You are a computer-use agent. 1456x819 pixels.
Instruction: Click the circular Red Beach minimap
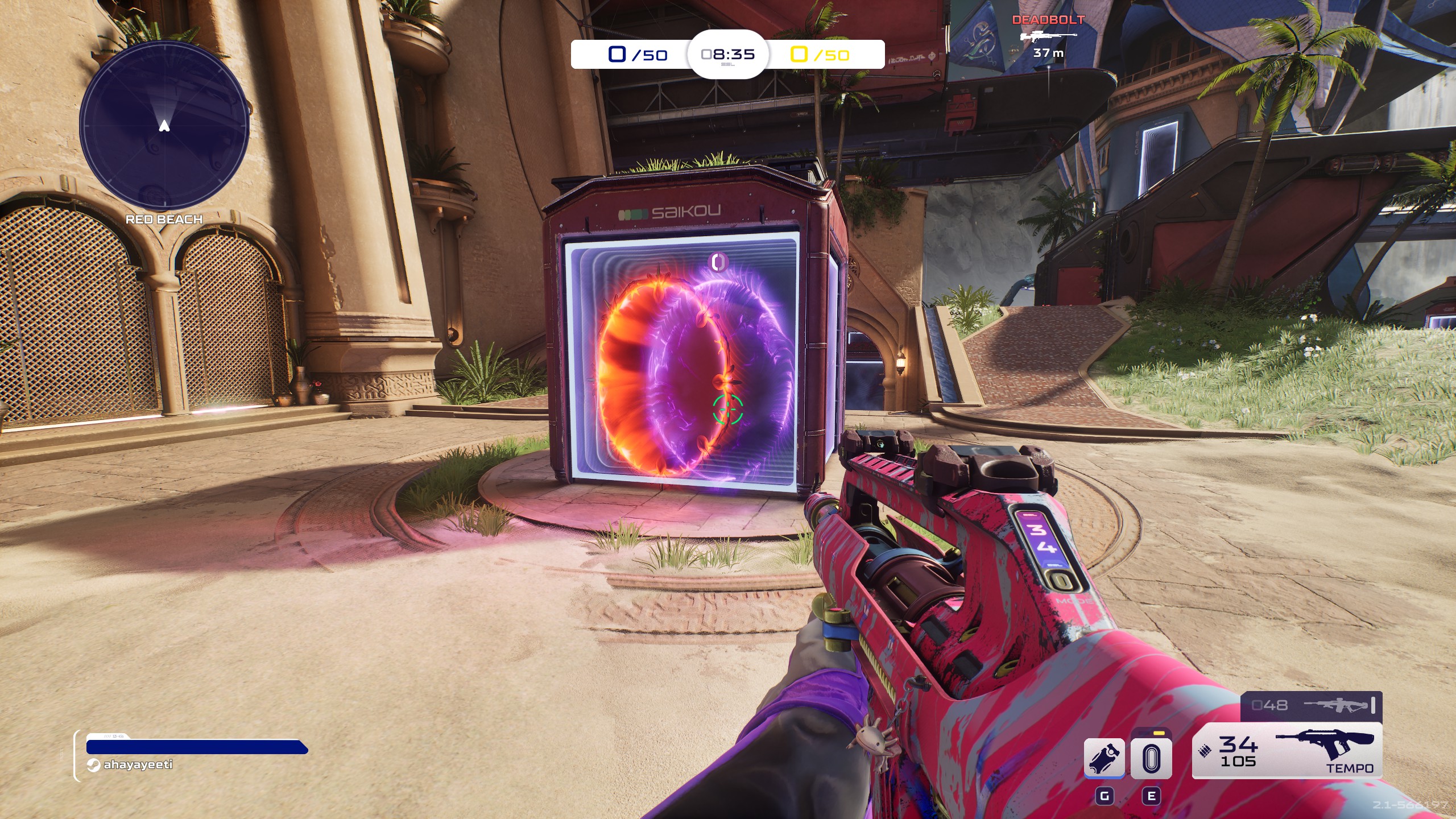click(x=164, y=126)
